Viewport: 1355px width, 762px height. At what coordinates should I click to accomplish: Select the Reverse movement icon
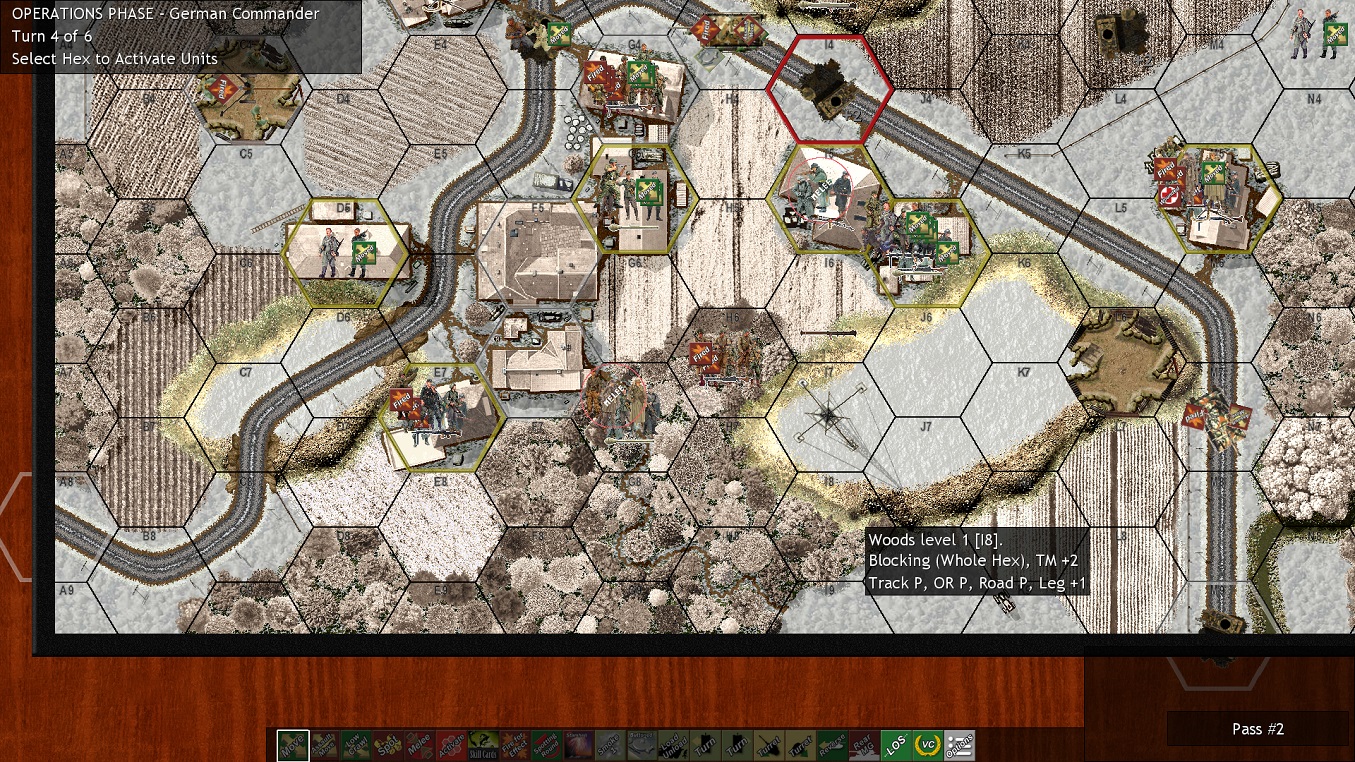[833, 745]
